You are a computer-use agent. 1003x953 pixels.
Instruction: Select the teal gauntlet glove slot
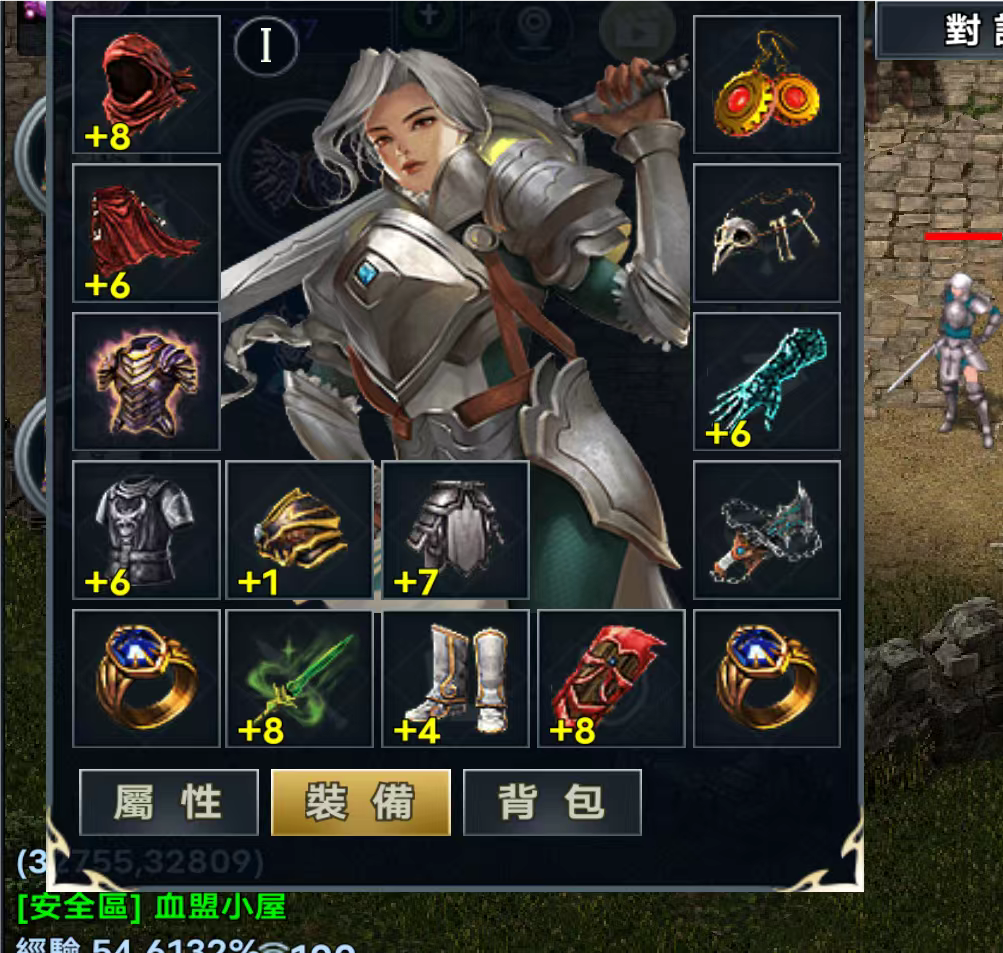pyautogui.click(x=767, y=381)
